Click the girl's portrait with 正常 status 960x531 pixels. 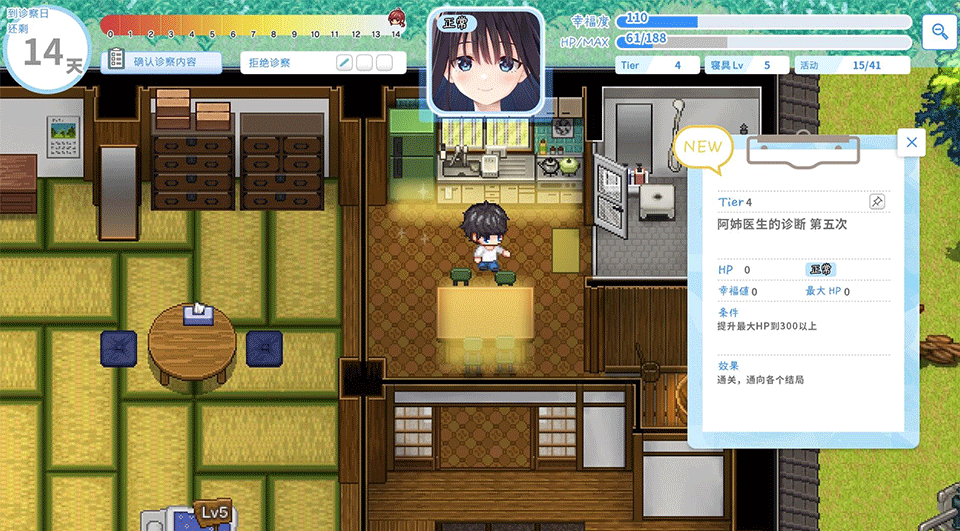point(486,62)
